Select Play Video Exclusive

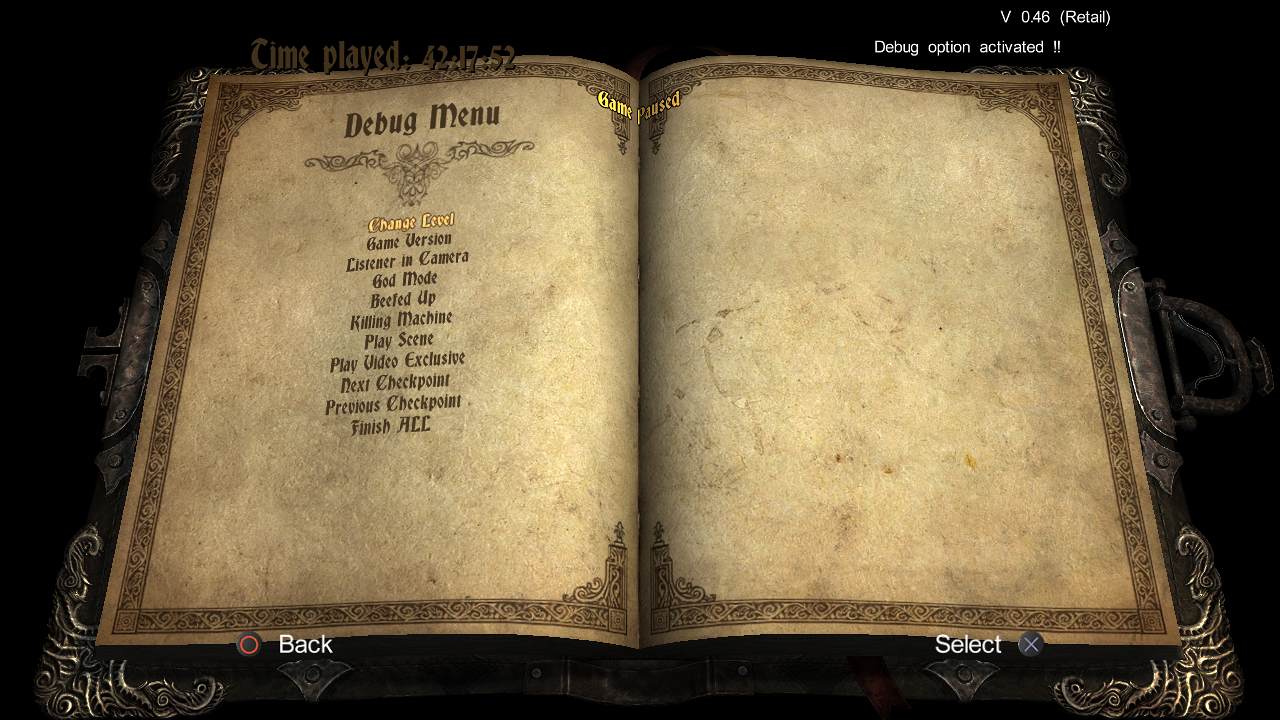tap(397, 361)
